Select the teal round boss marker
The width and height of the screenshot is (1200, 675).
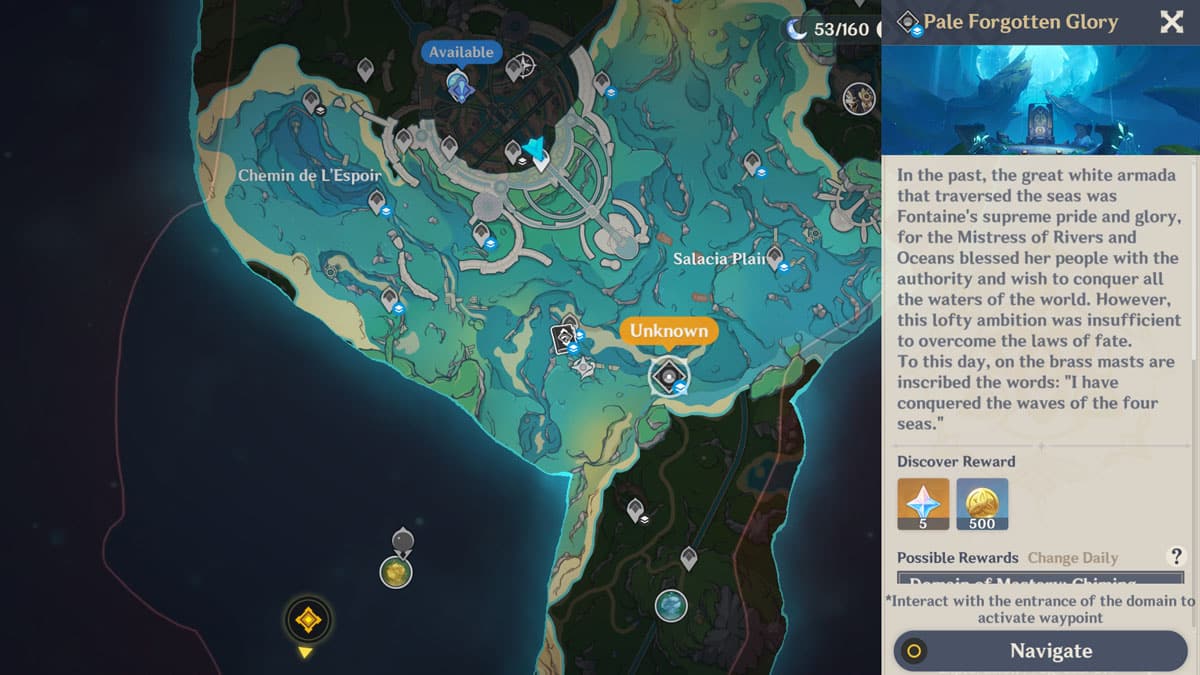pyautogui.click(x=671, y=604)
